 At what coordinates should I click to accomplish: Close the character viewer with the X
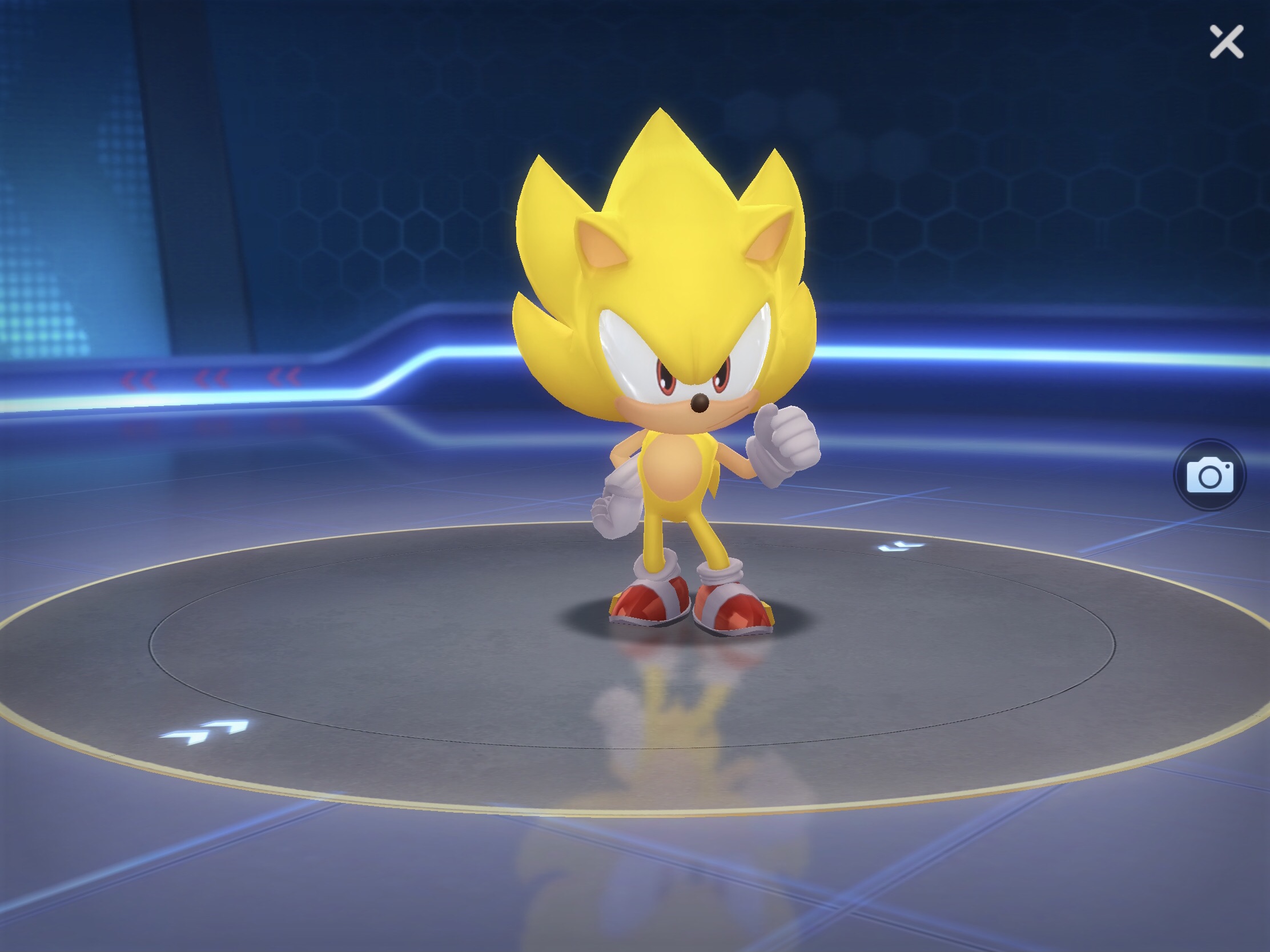click(1227, 41)
